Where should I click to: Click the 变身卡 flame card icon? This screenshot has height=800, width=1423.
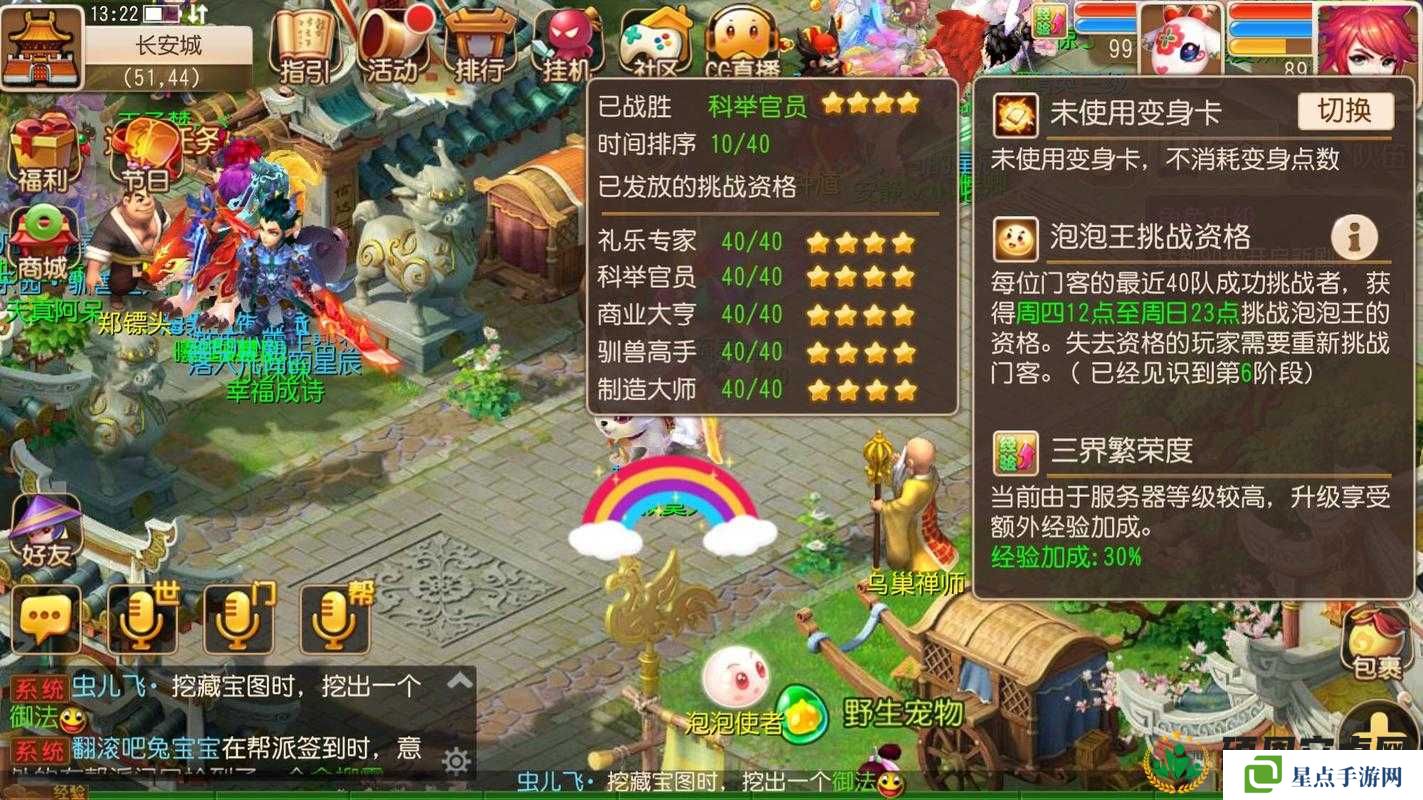tap(1014, 114)
